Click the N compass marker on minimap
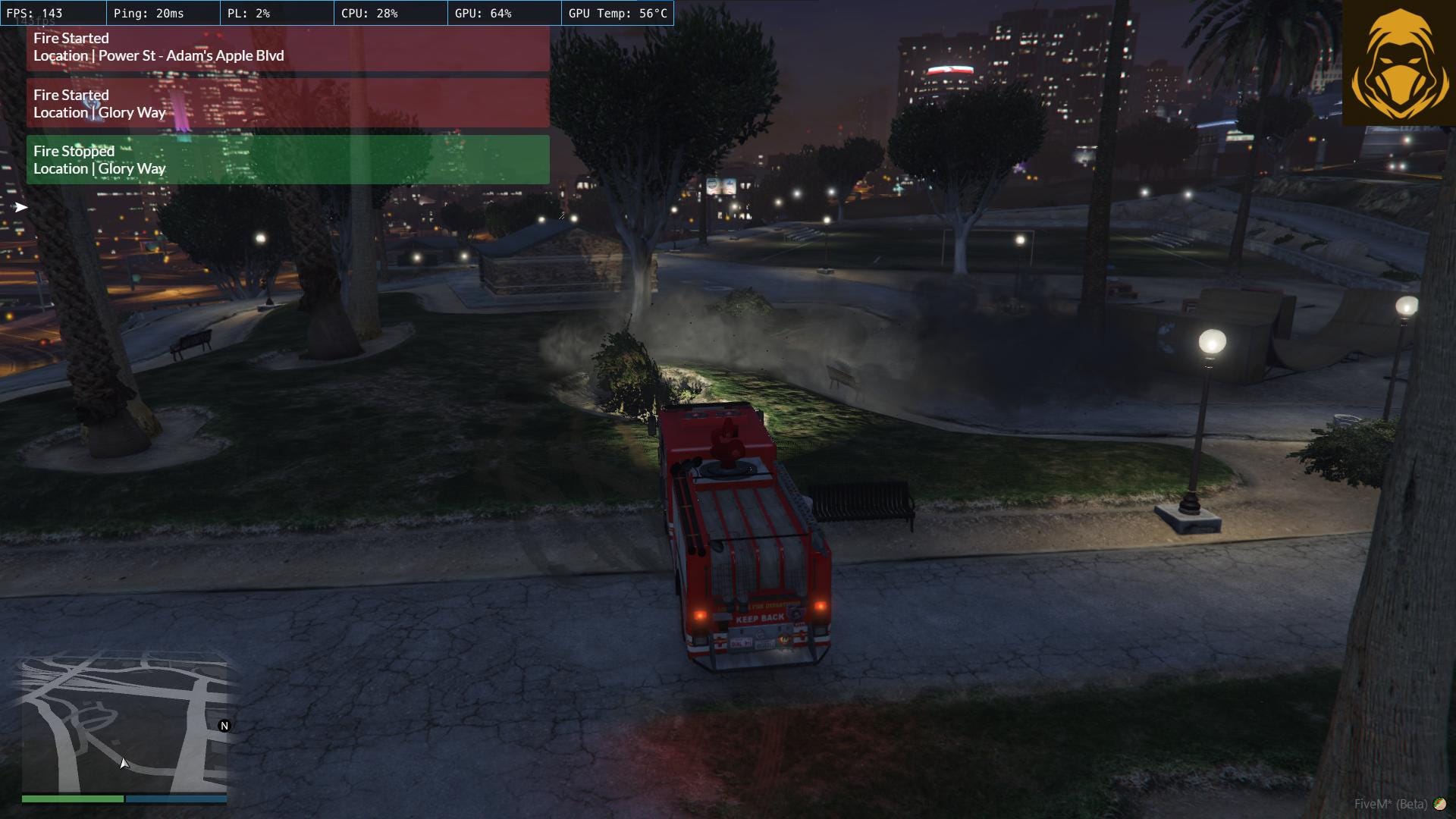The image size is (1456, 819). (224, 726)
